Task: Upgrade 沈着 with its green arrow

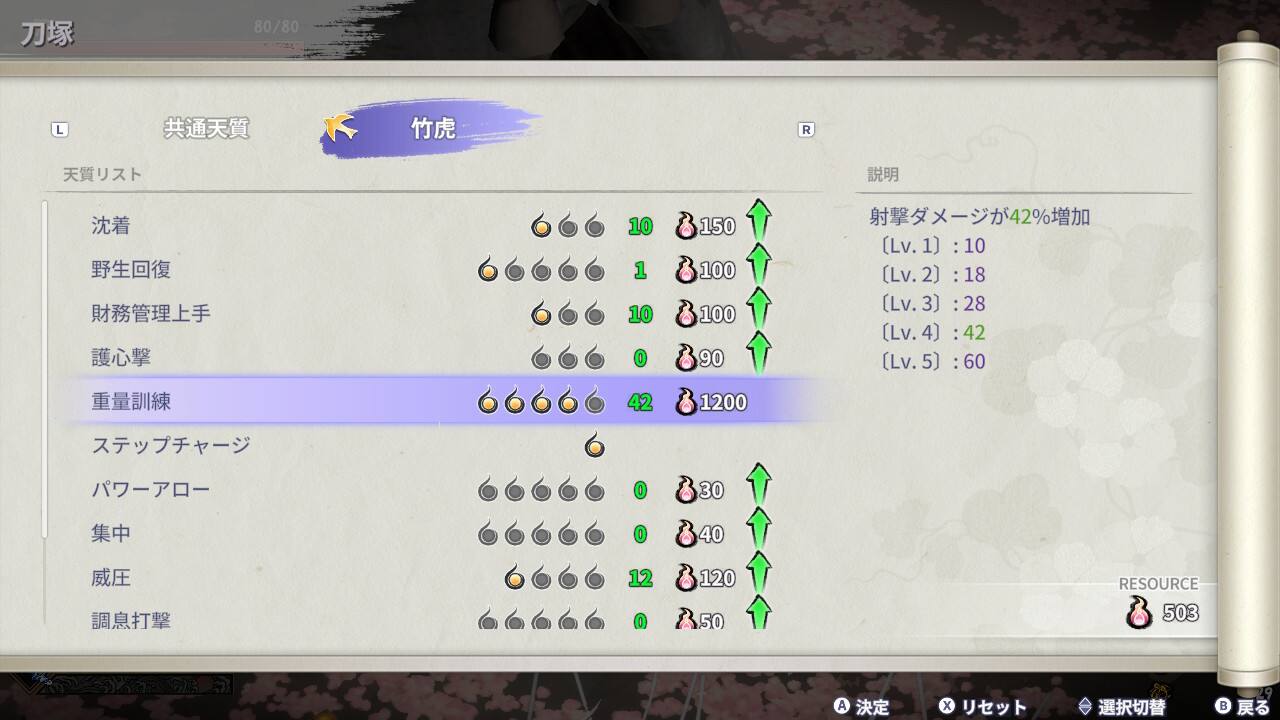Action: tap(759, 222)
